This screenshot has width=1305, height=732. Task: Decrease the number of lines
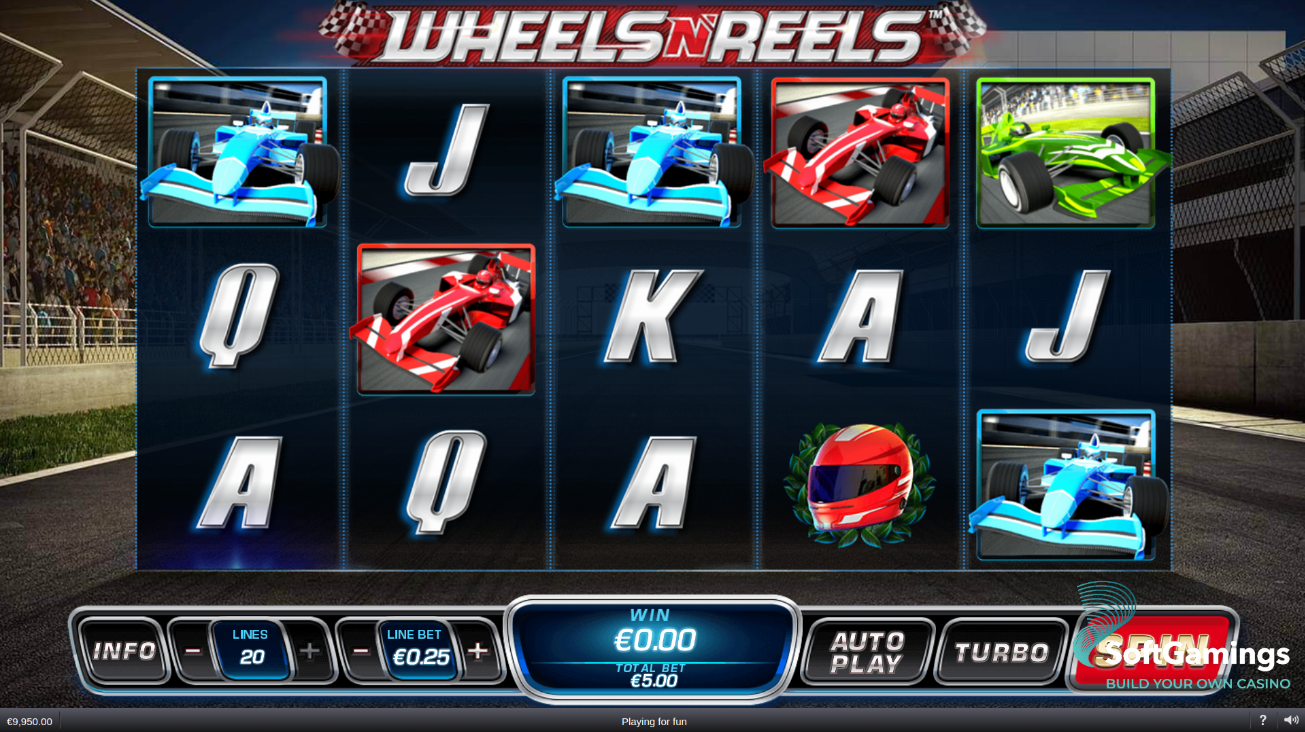[x=193, y=651]
